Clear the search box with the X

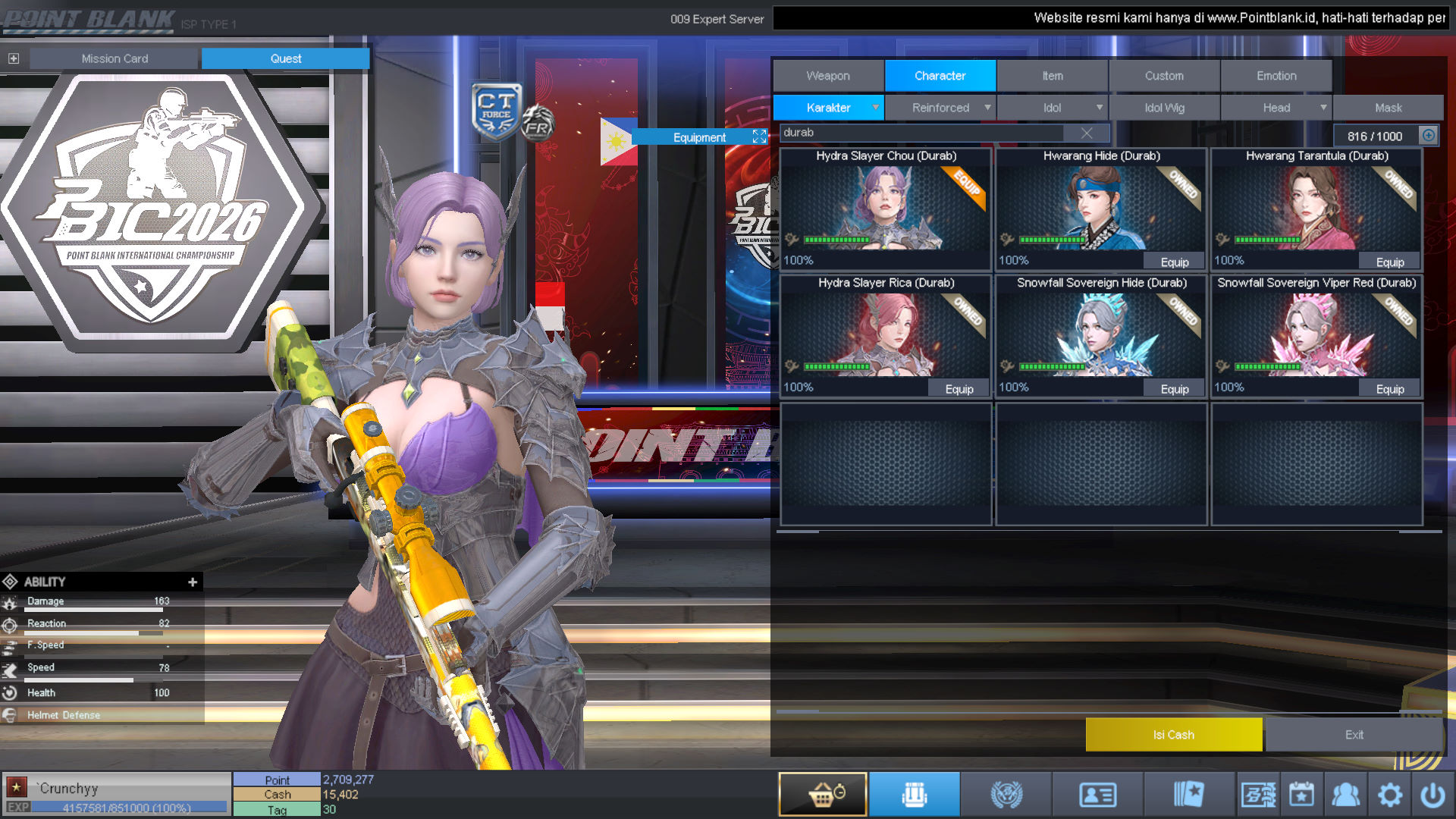pos(1087,133)
